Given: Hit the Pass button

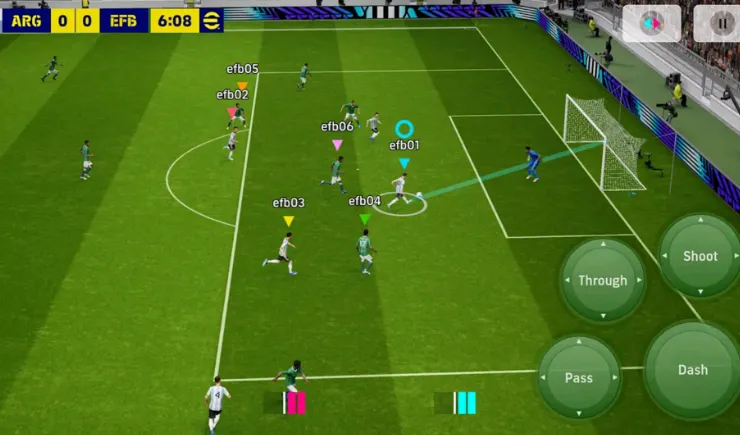Looking at the screenshot, I should (x=579, y=377).
